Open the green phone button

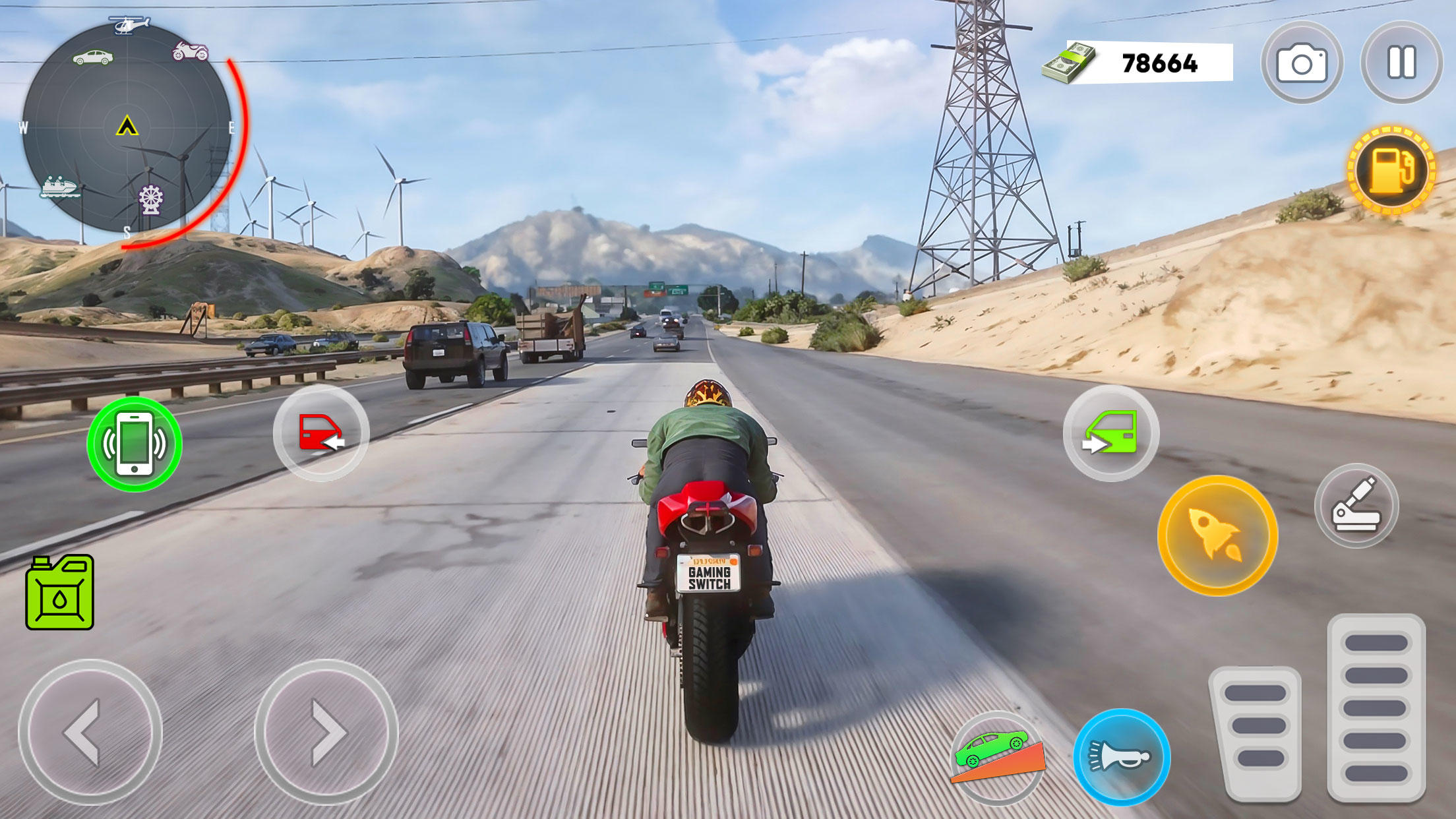coord(135,444)
